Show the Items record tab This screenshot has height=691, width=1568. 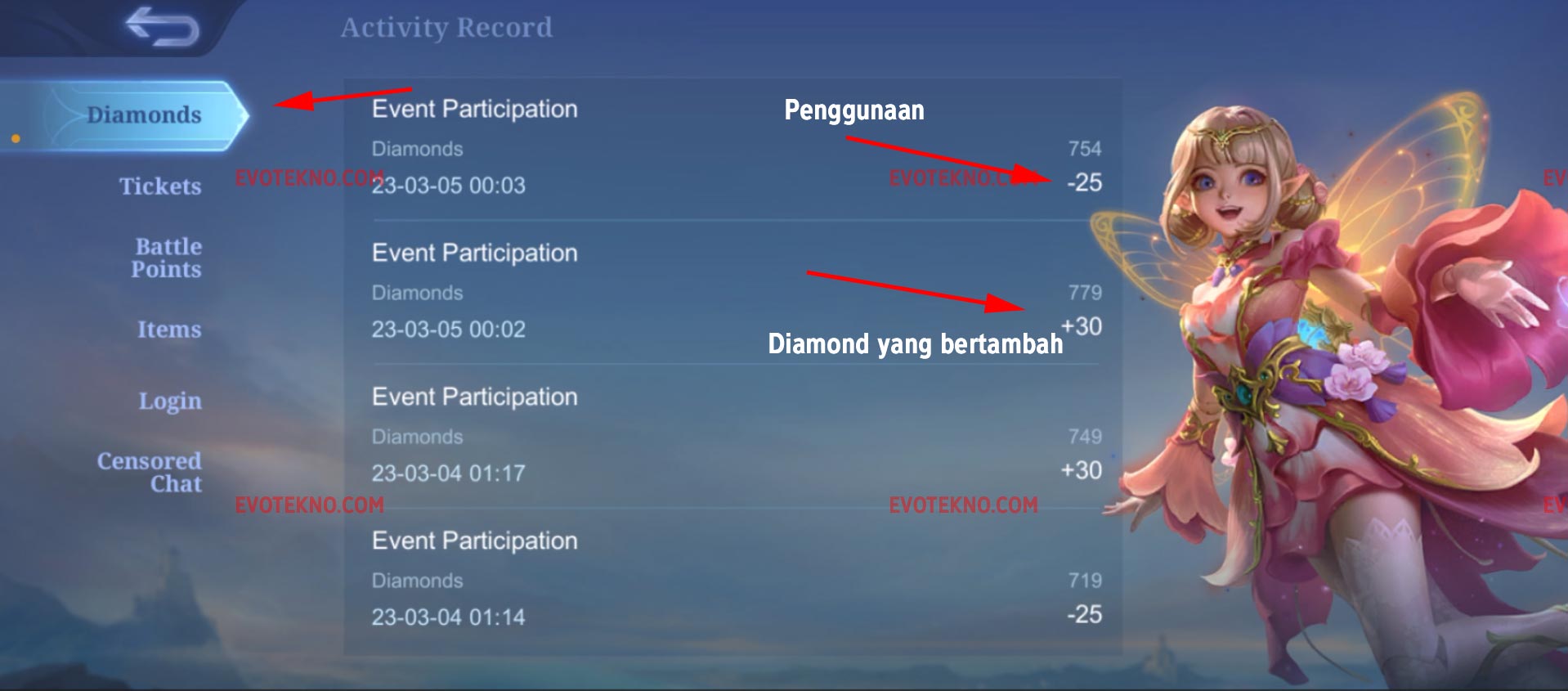(x=169, y=330)
